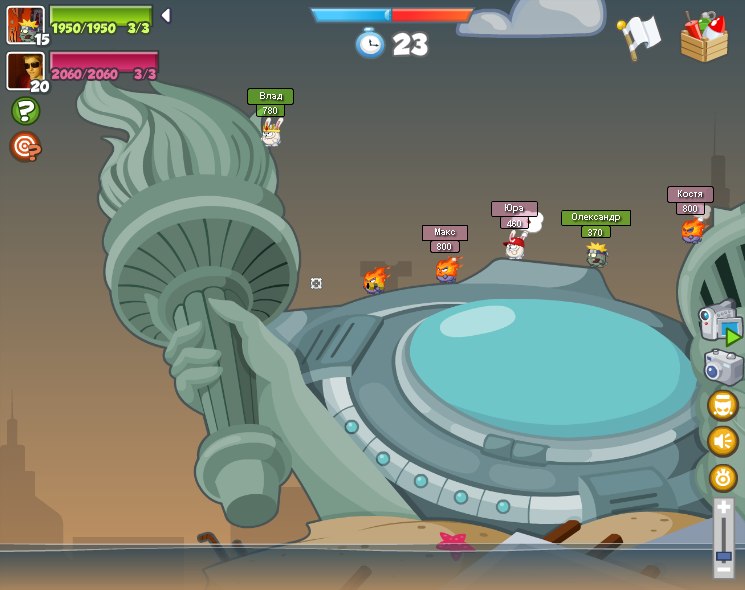The width and height of the screenshot is (745, 590).
Task: Open the orange gear settings button
Action: click(x=722, y=478)
